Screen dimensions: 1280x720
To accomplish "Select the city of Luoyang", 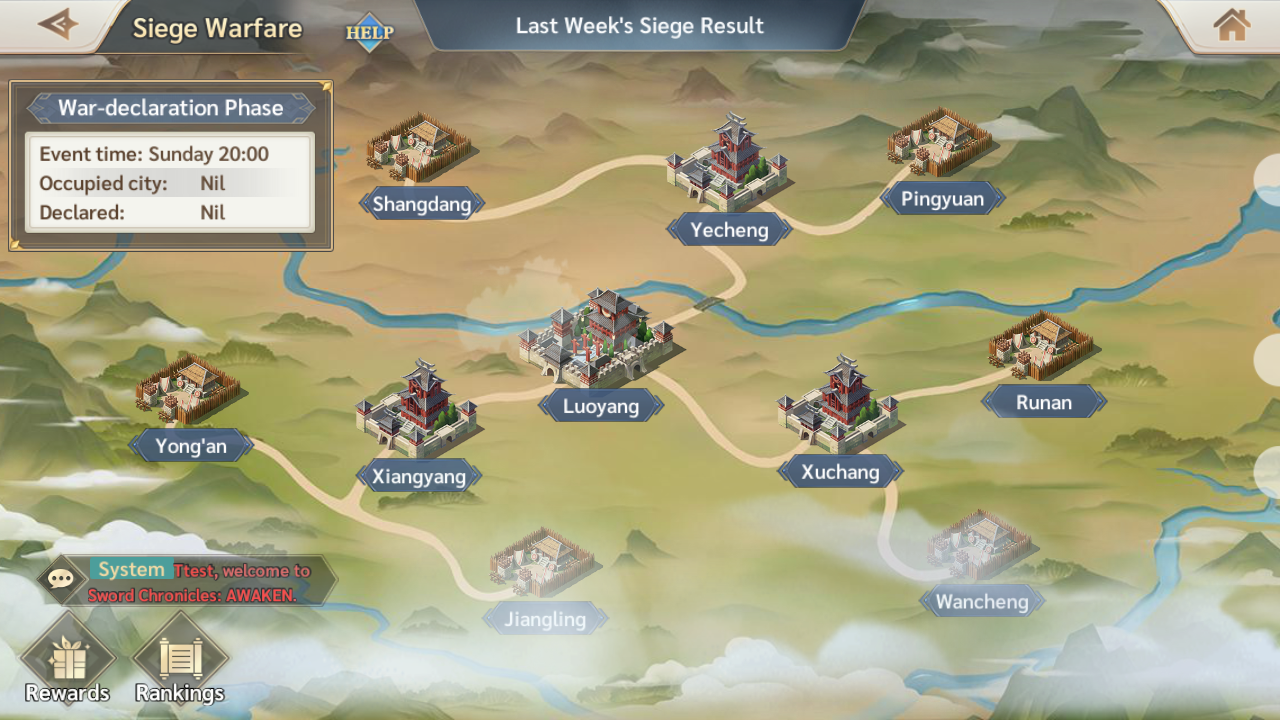I will [600, 340].
